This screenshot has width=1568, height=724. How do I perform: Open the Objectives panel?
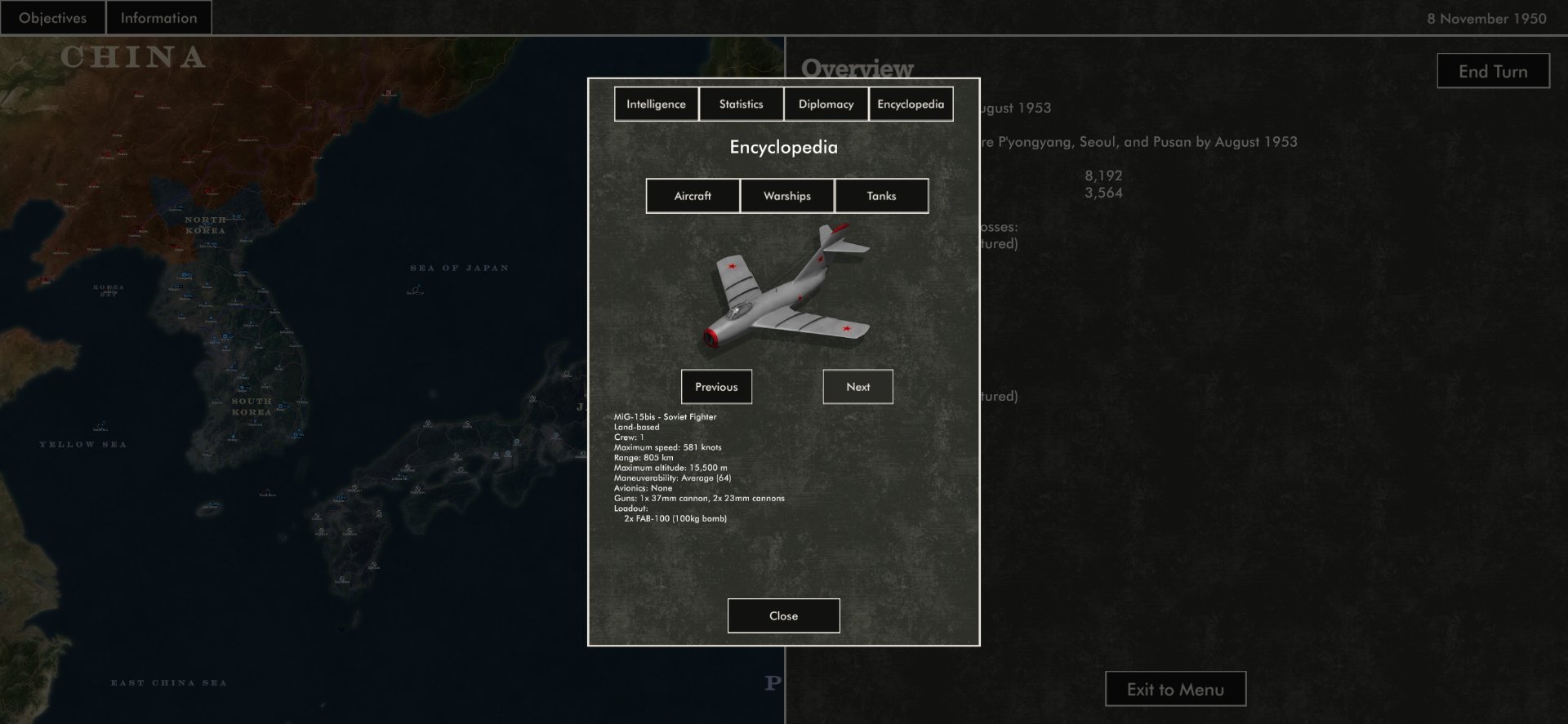click(x=52, y=18)
